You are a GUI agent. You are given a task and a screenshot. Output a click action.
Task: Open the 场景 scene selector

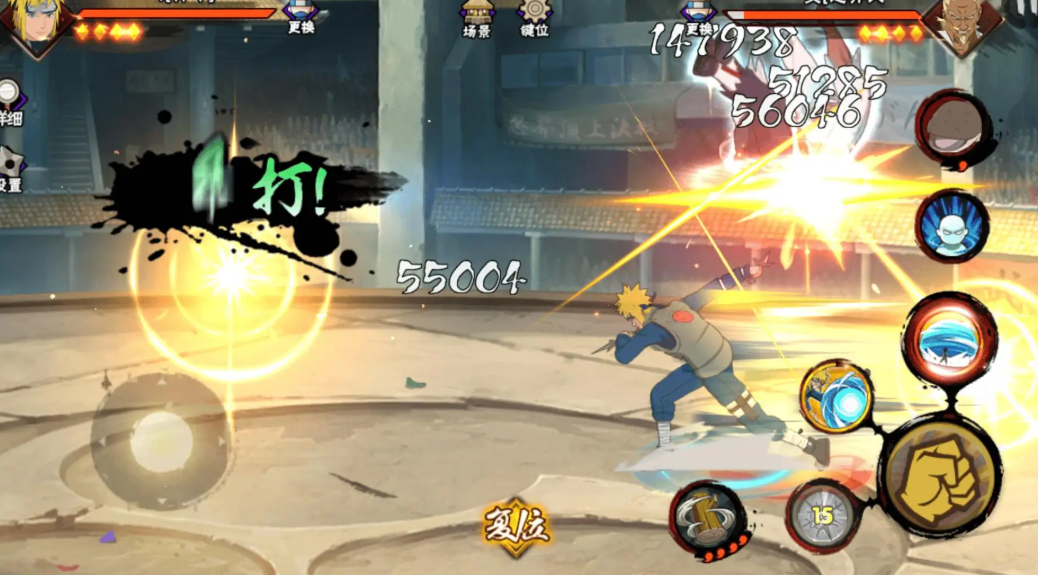tap(476, 18)
